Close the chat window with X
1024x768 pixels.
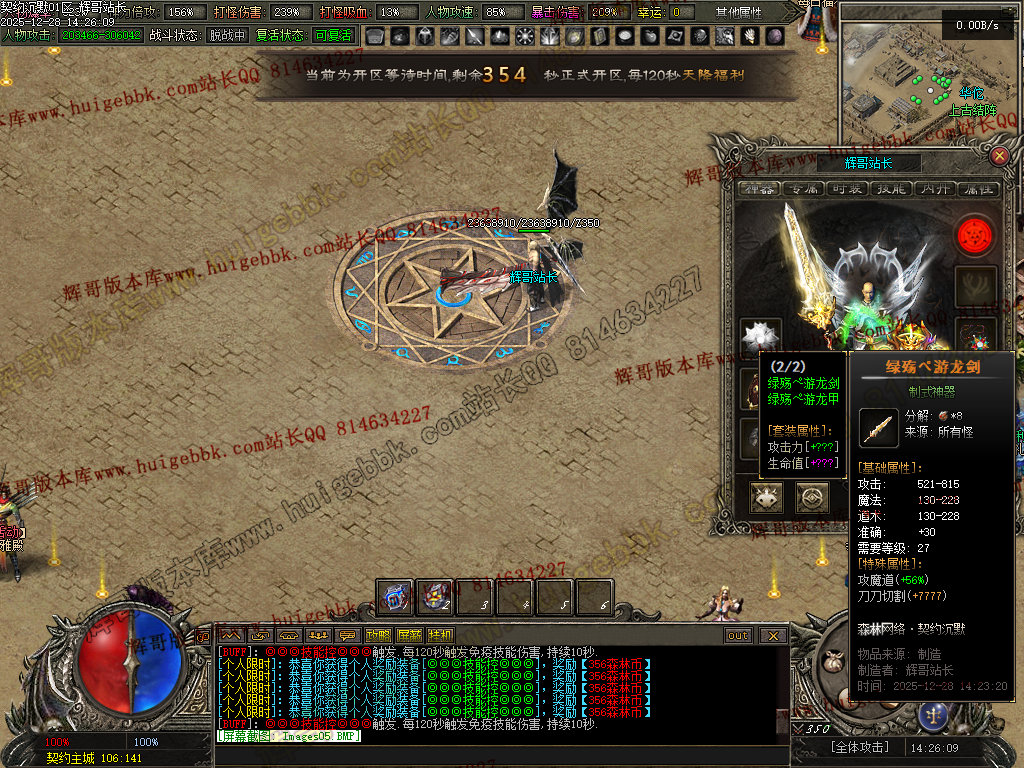click(773, 635)
